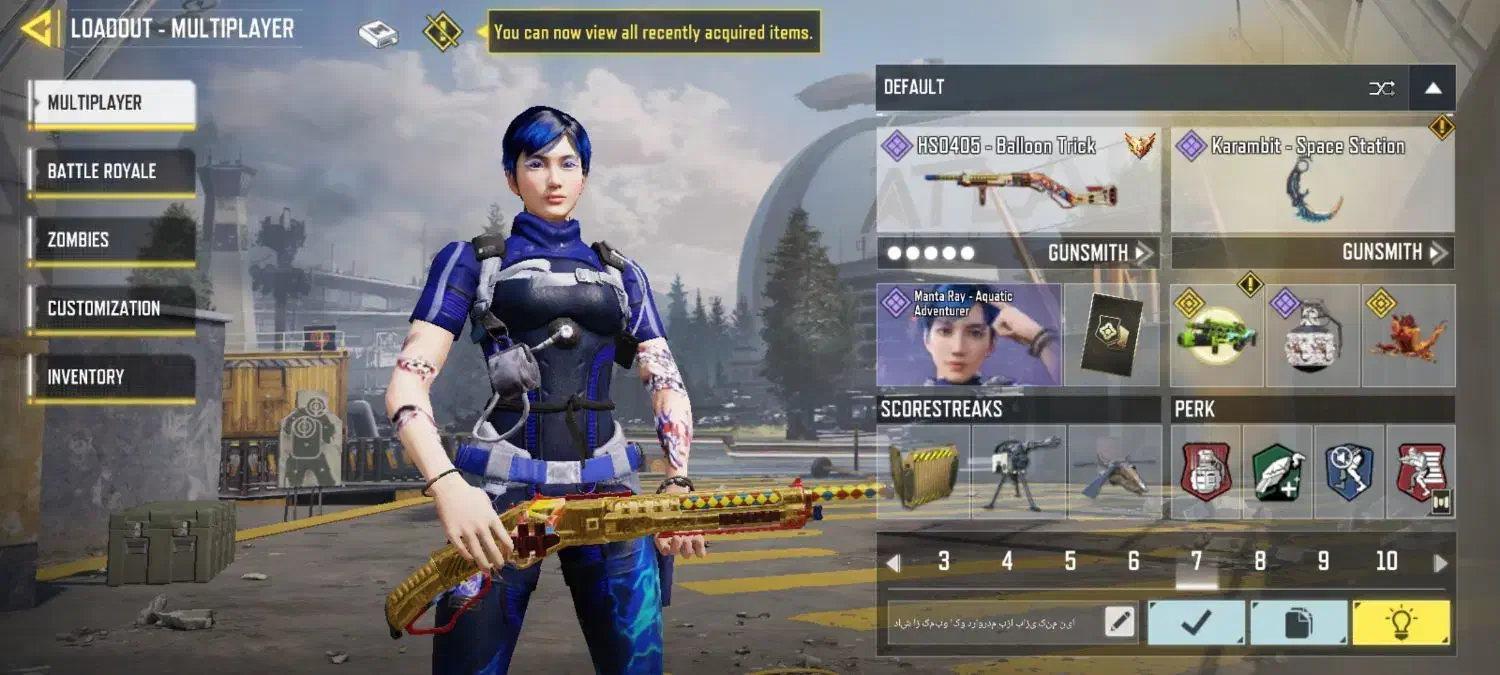Image resolution: width=1500 pixels, height=675 pixels.
Task: Go back with the yellow arrow button
Action: 38,29
